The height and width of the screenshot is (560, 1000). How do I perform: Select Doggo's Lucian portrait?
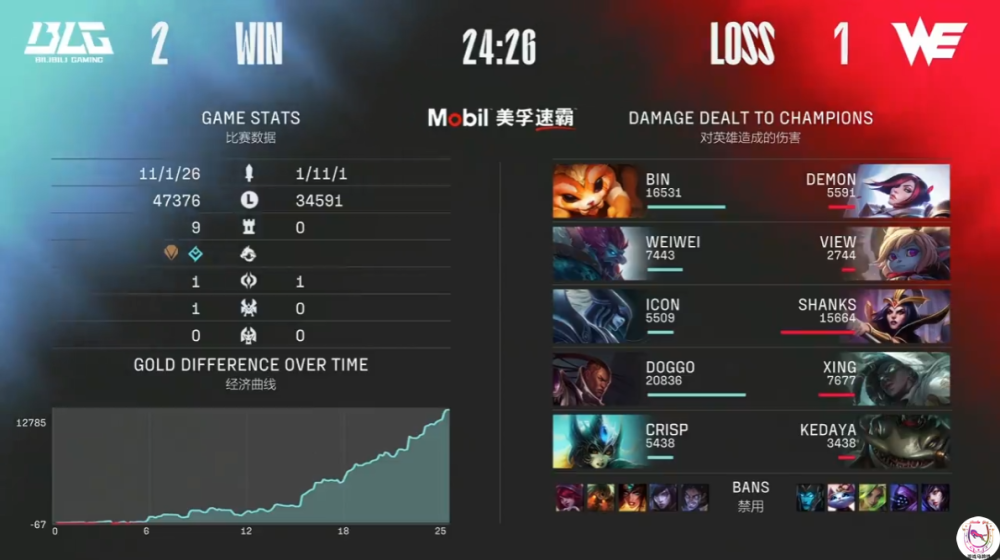pyautogui.click(x=597, y=379)
